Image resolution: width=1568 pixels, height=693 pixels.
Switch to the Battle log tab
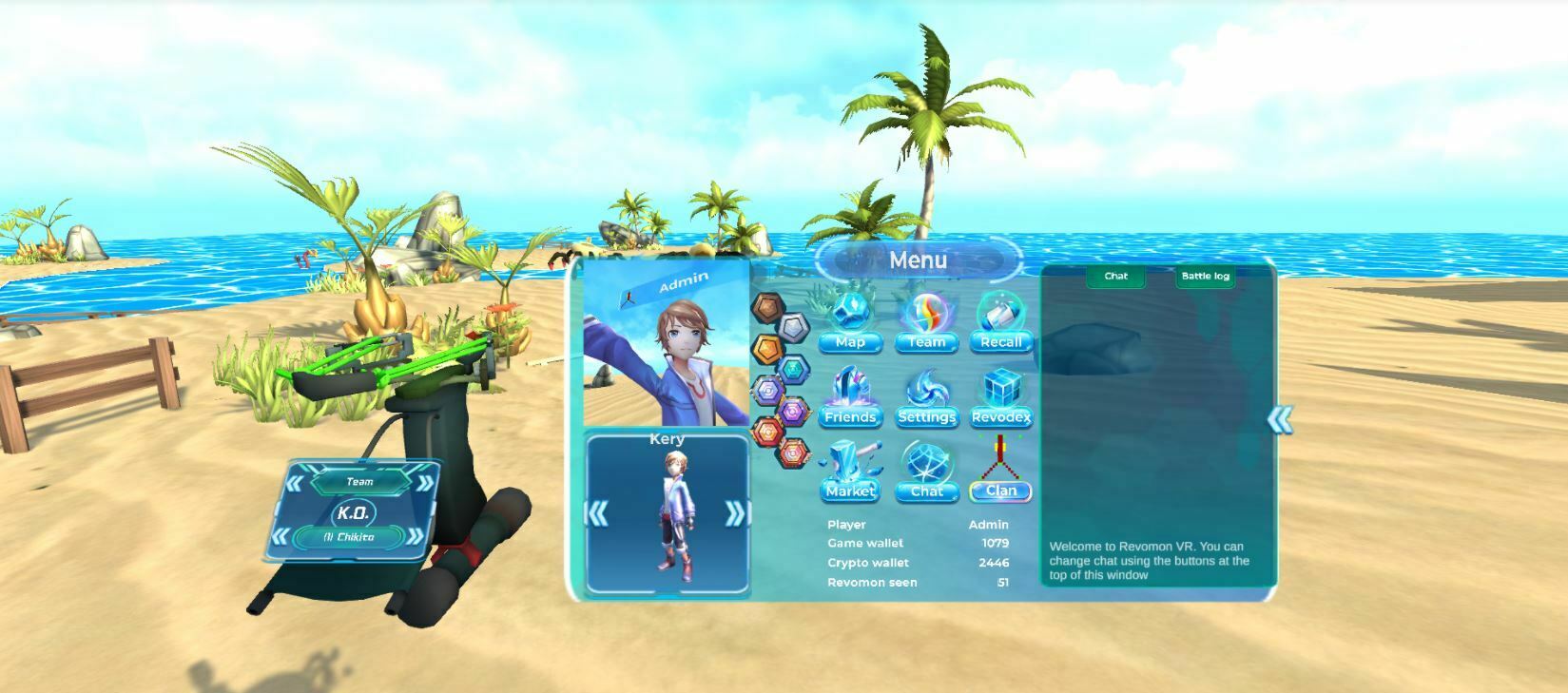1205,276
